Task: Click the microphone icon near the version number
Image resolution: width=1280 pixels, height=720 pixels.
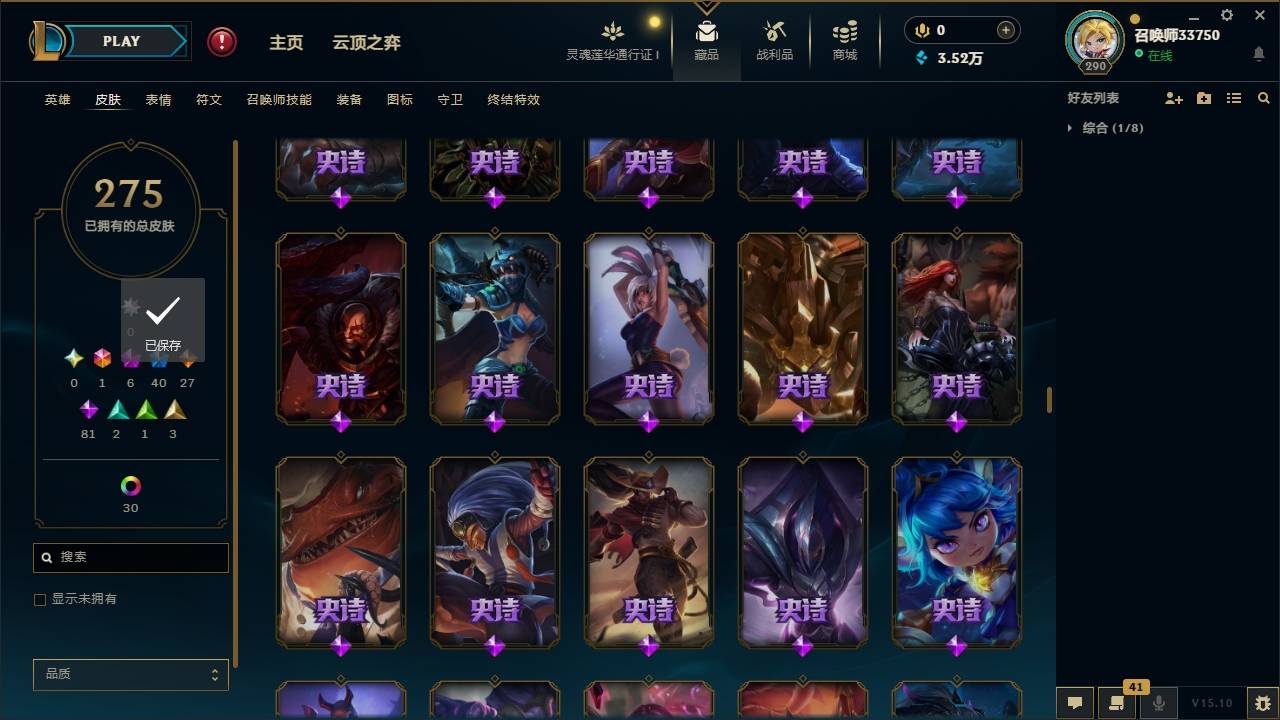Action: 1158,703
